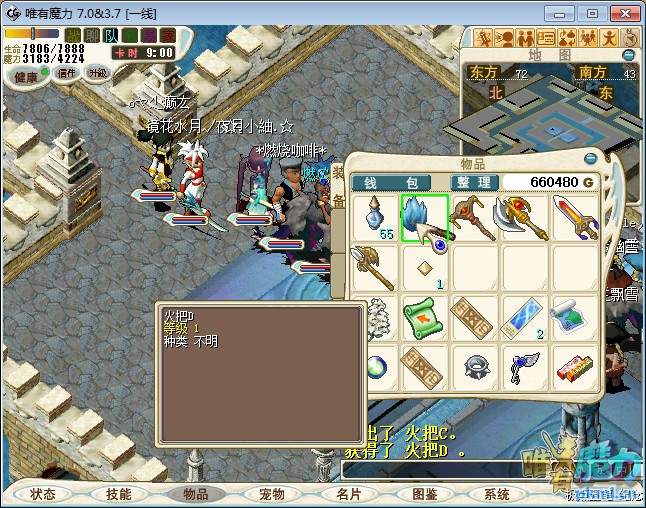This screenshot has width=646, height=508.
Task: Pick the golden double-bladed axe
Action: pyautogui.click(x=524, y=218)
